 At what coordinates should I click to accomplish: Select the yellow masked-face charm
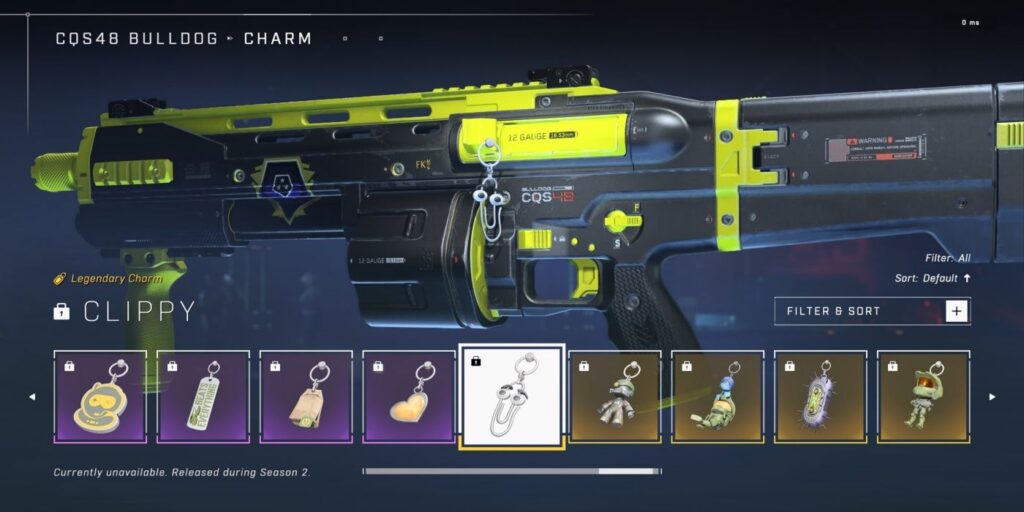pos(100,396)
